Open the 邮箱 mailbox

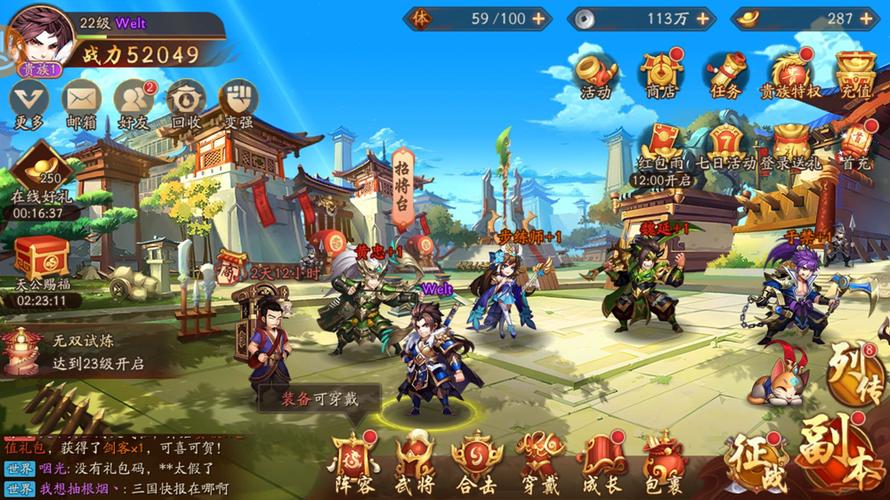81,100
